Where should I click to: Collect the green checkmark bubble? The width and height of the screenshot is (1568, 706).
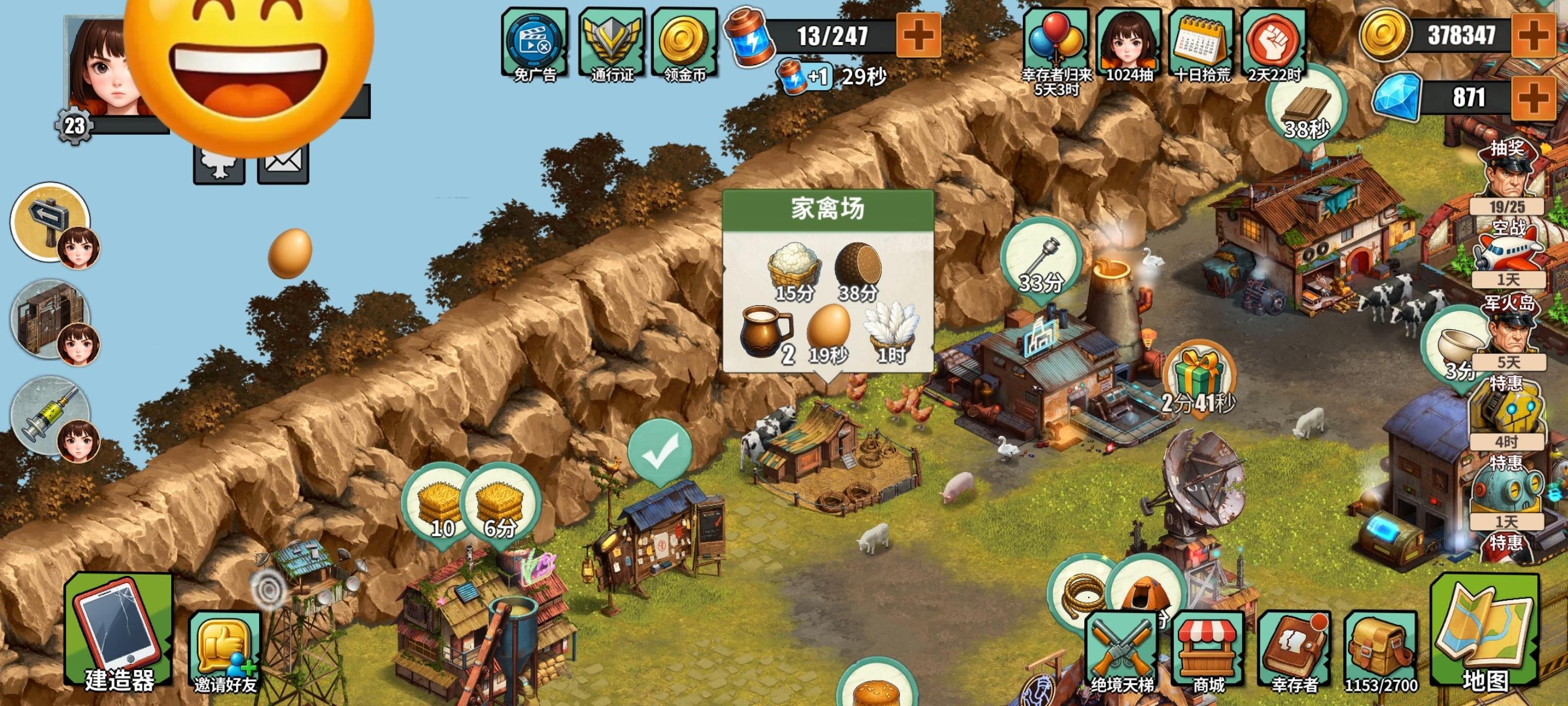click(660, 452)
